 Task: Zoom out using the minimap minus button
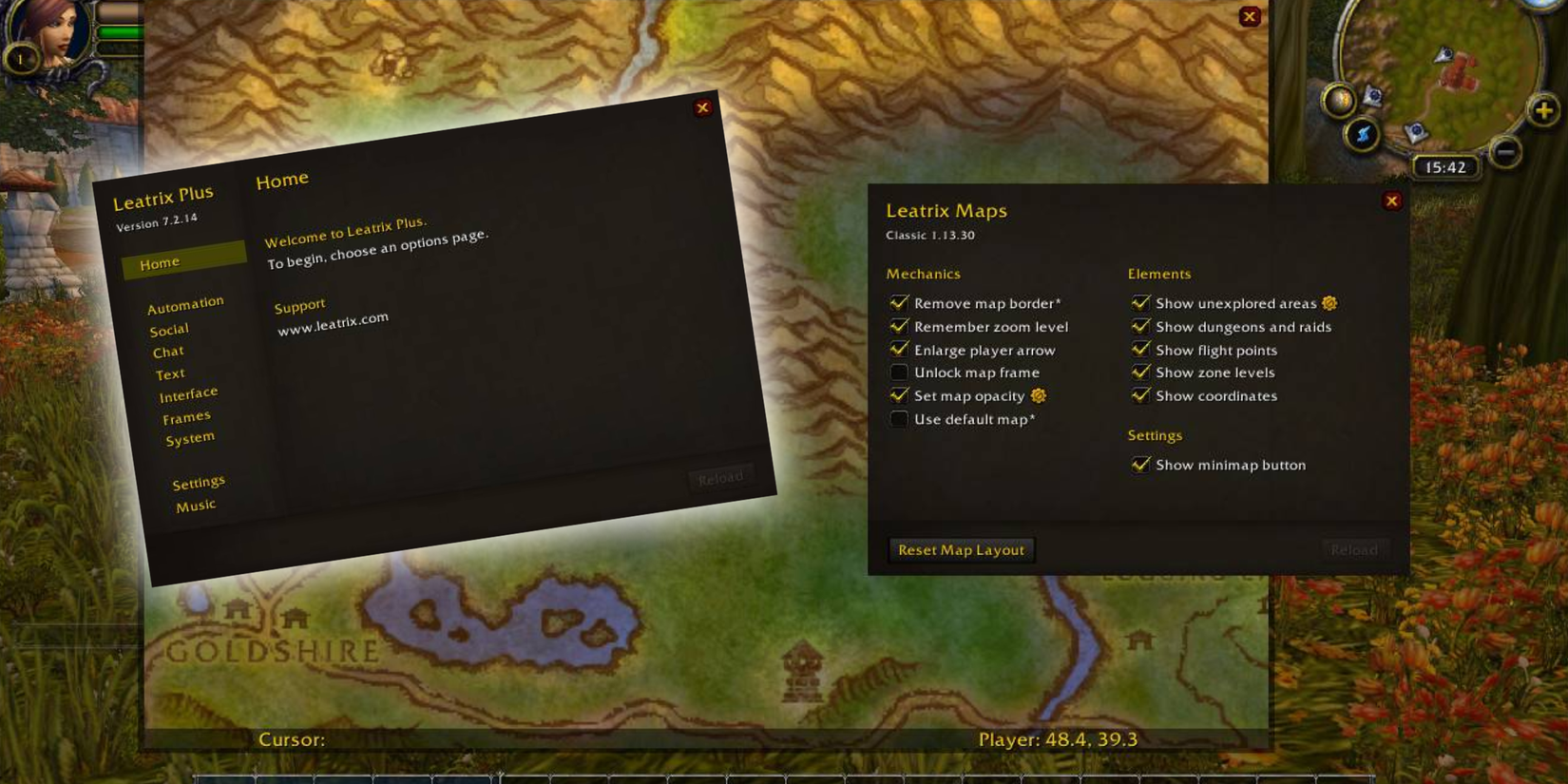pyautogui.click(x=1504, y=151)
